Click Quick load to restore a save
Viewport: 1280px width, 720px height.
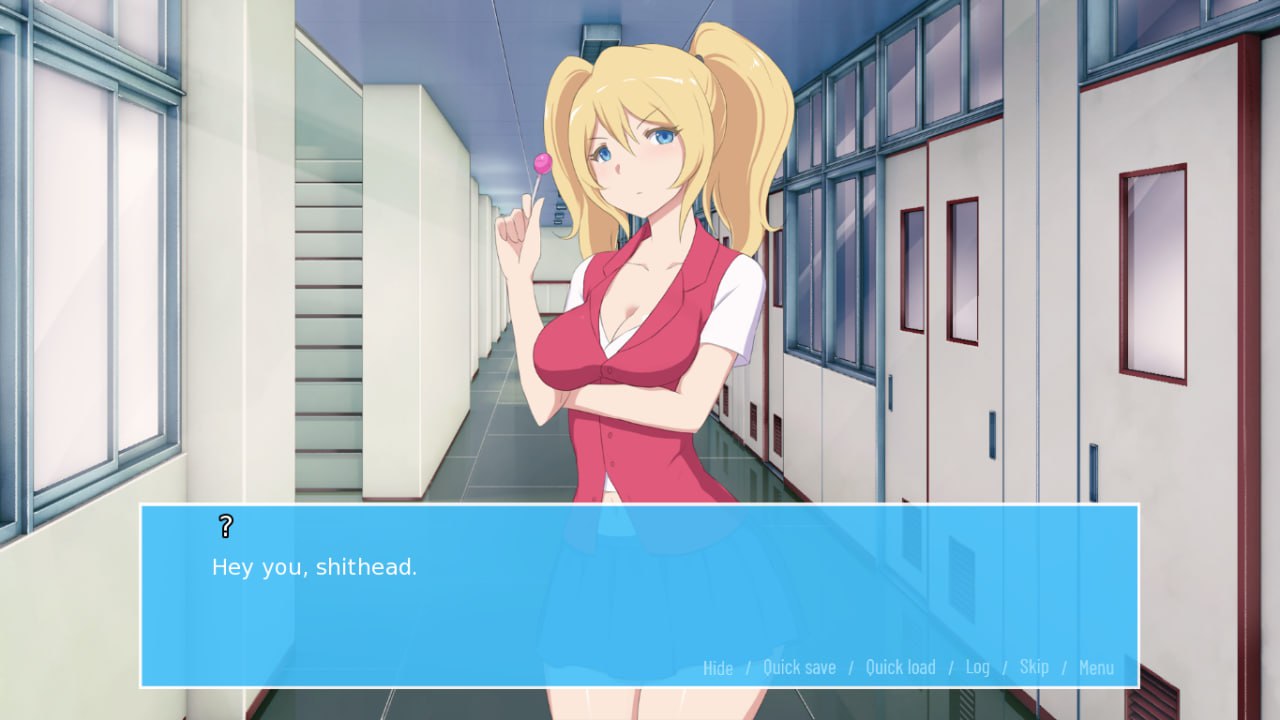900,667
